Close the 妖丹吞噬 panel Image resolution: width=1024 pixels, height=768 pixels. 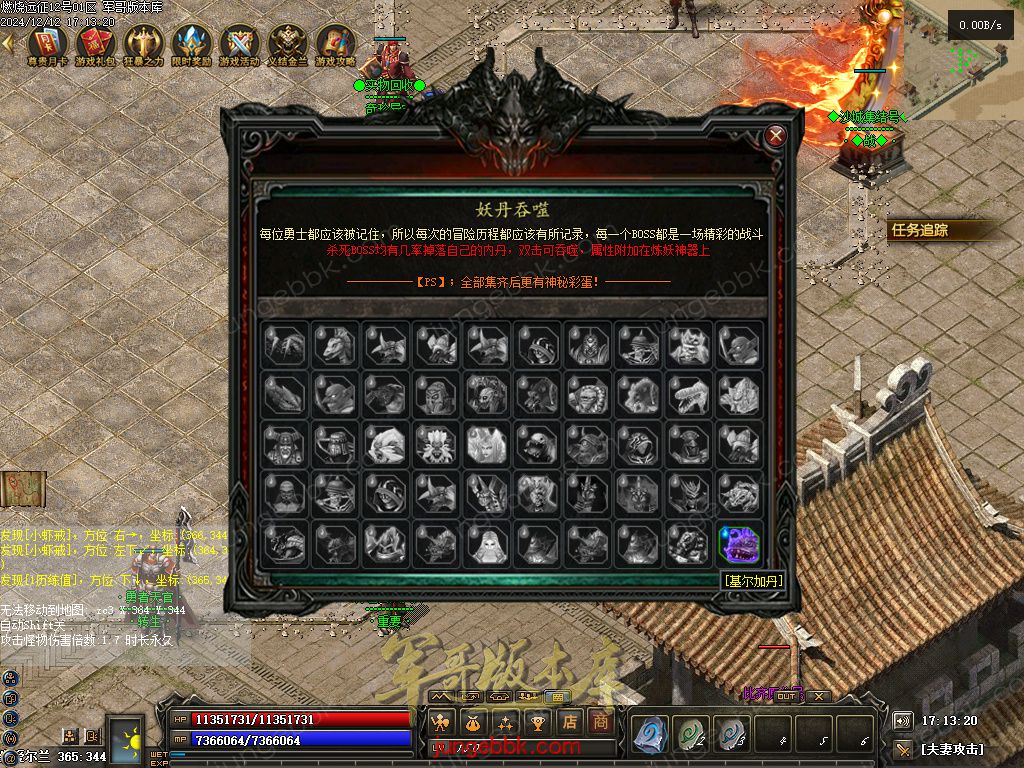click(x=775, y=135)
